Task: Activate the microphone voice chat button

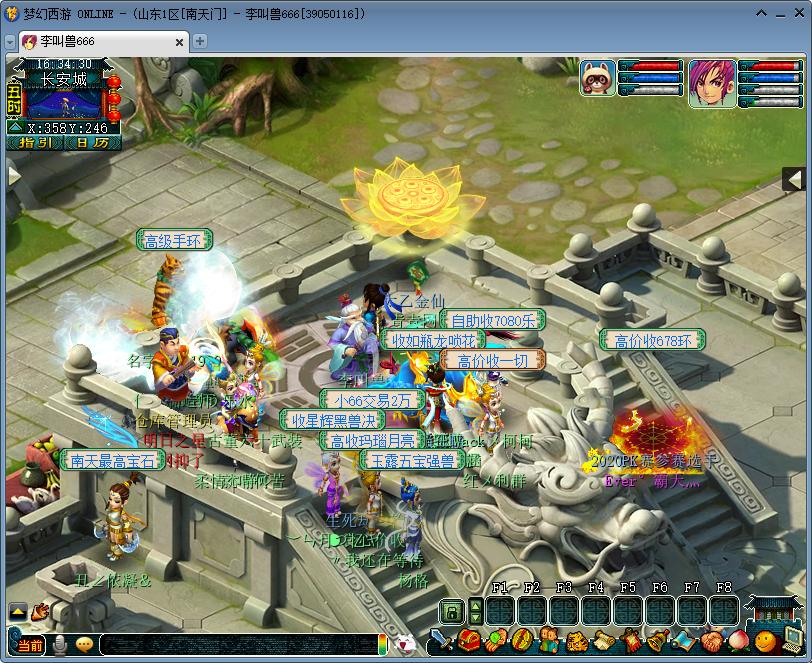Action: point(60,645)
